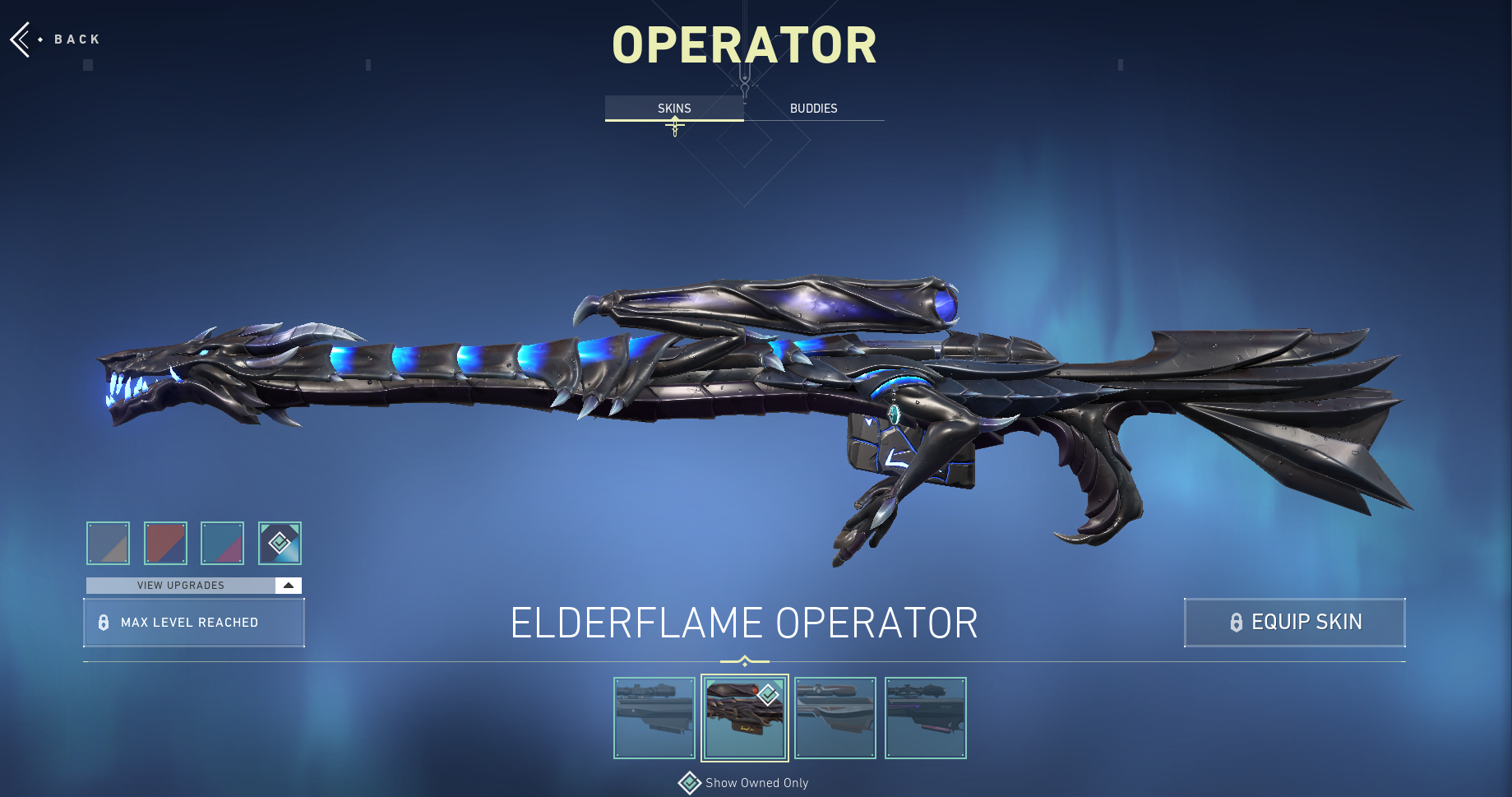Select the first Operator skin thumbnail
The height and width of the screenshot is (797, 1512).
[x=654, y=717]
